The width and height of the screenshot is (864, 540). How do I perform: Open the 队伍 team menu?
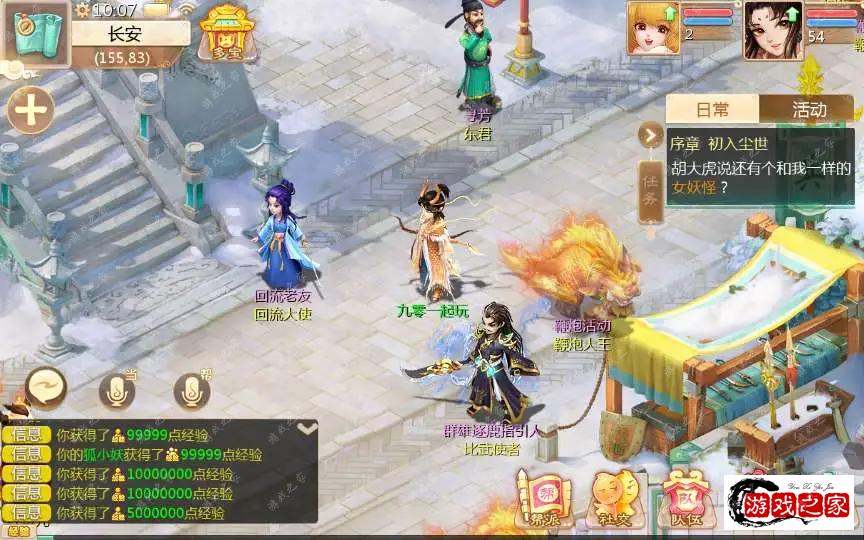coord(684,496)
